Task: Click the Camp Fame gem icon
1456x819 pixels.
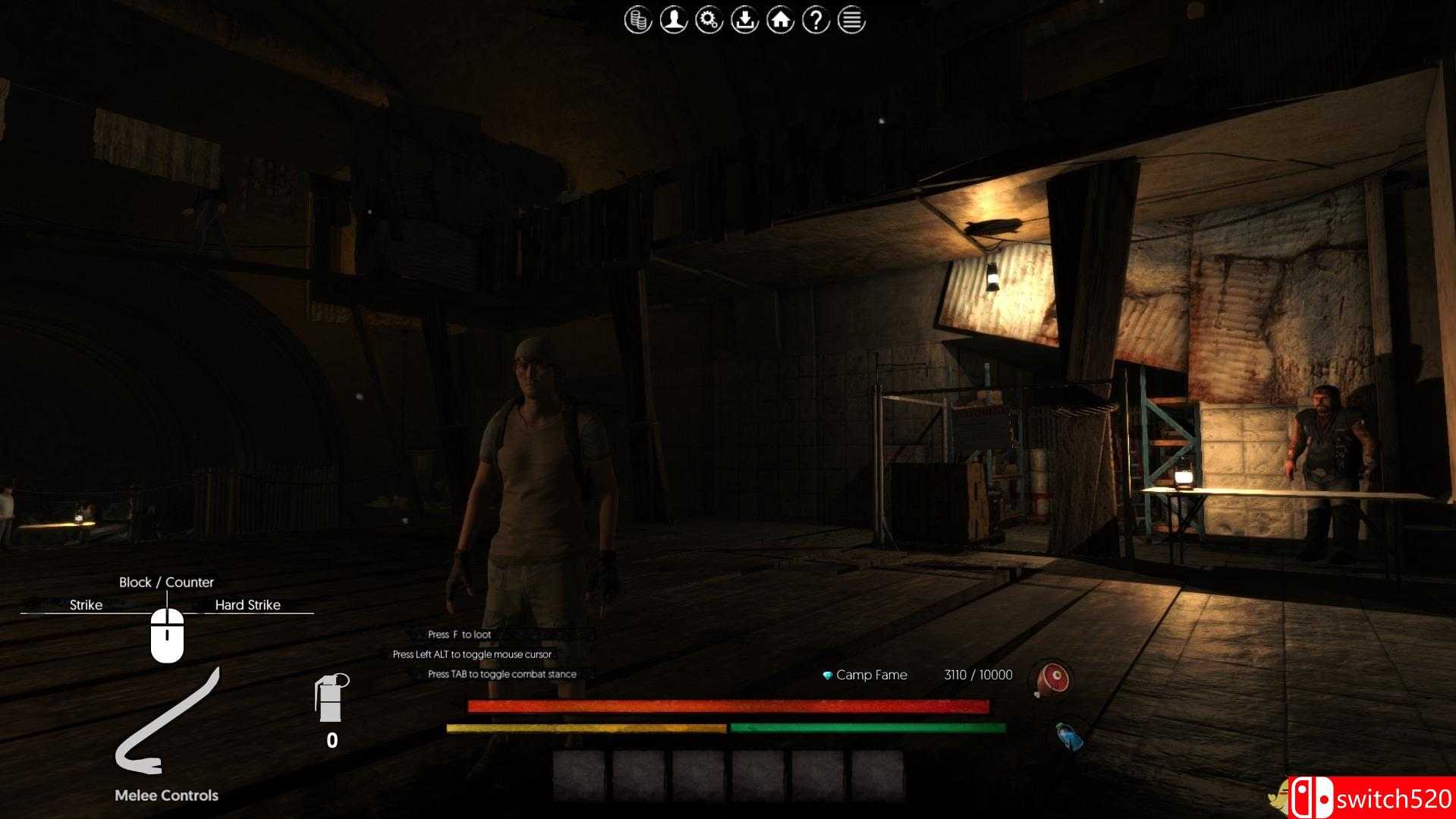Action: (826, 675)
